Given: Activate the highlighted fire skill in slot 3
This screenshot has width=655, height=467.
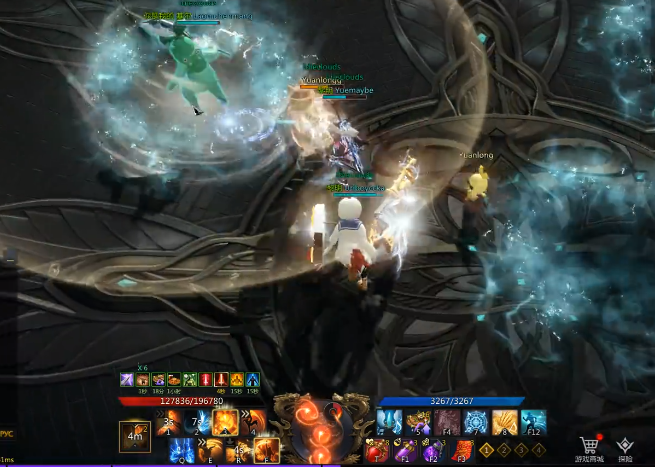Looking at the screenshot, I should tap(224, 423).
